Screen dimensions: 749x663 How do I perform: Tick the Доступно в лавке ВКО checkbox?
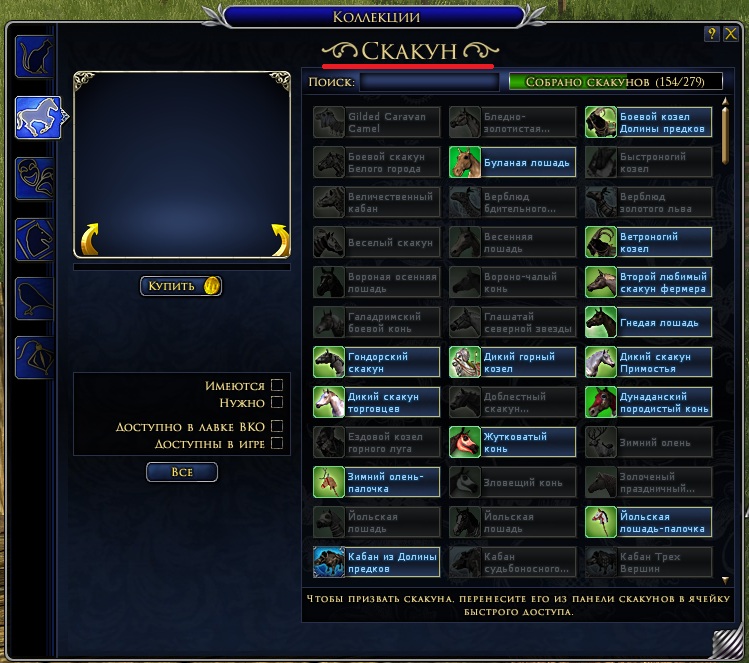click(x=277, y=427)
